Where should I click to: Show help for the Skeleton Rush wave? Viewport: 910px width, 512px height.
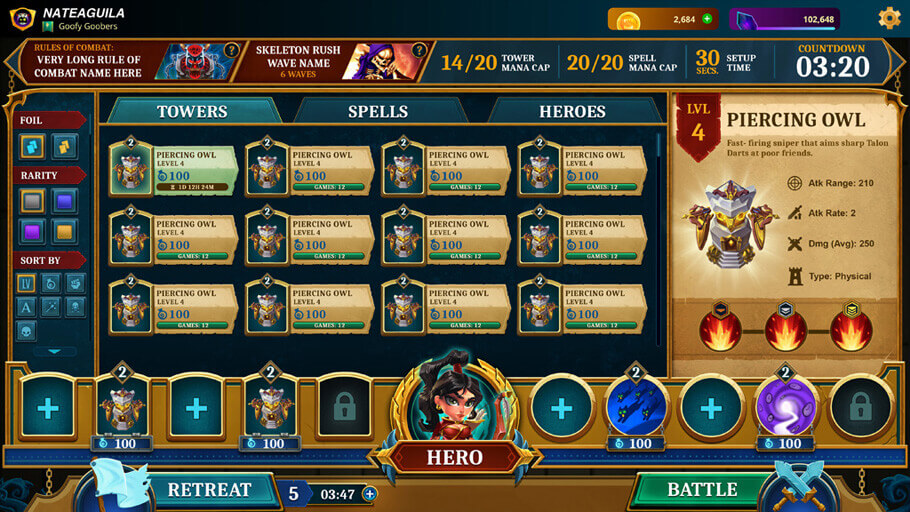tap(420, 49)
